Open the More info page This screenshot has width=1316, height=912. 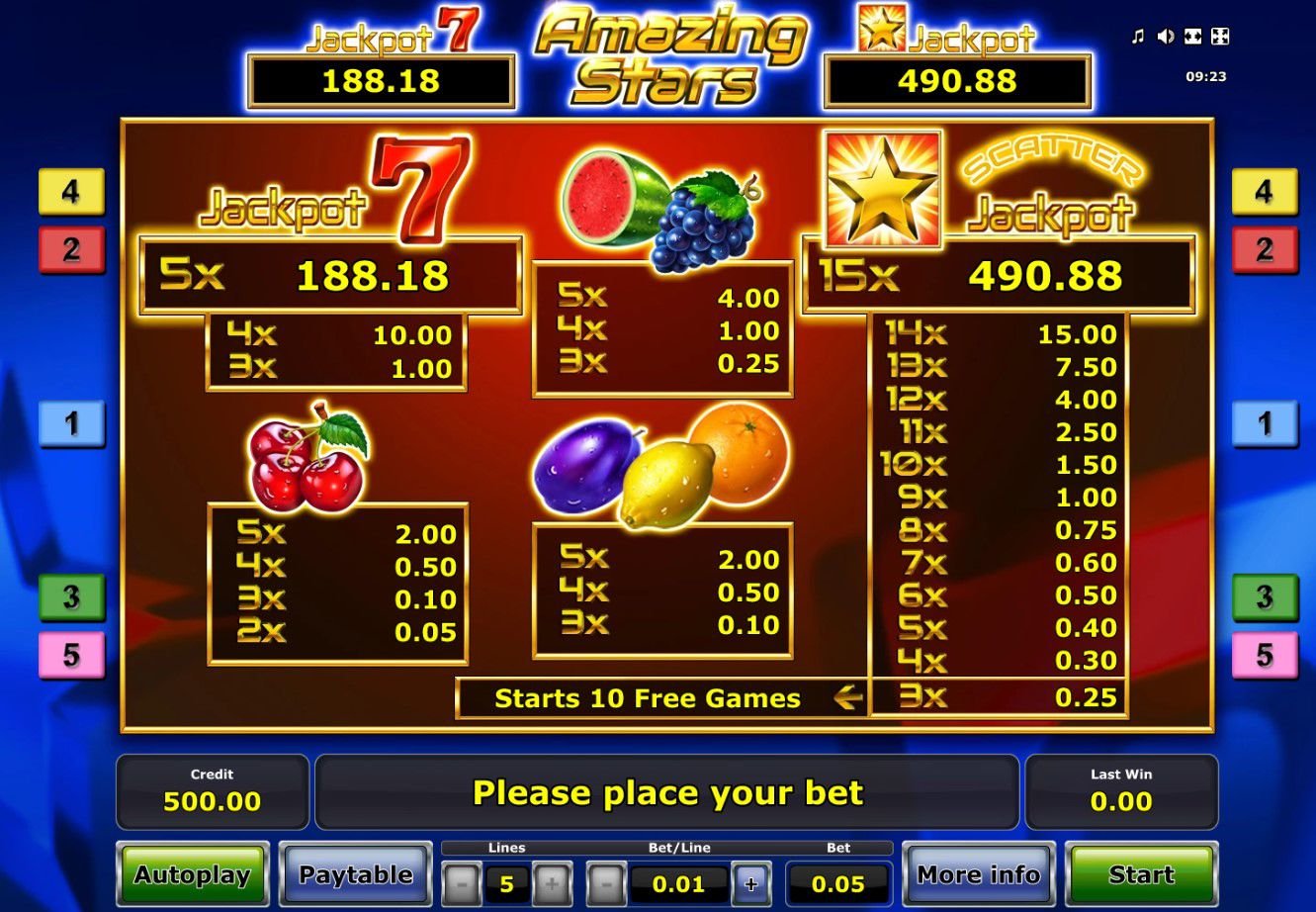point(978,875)
